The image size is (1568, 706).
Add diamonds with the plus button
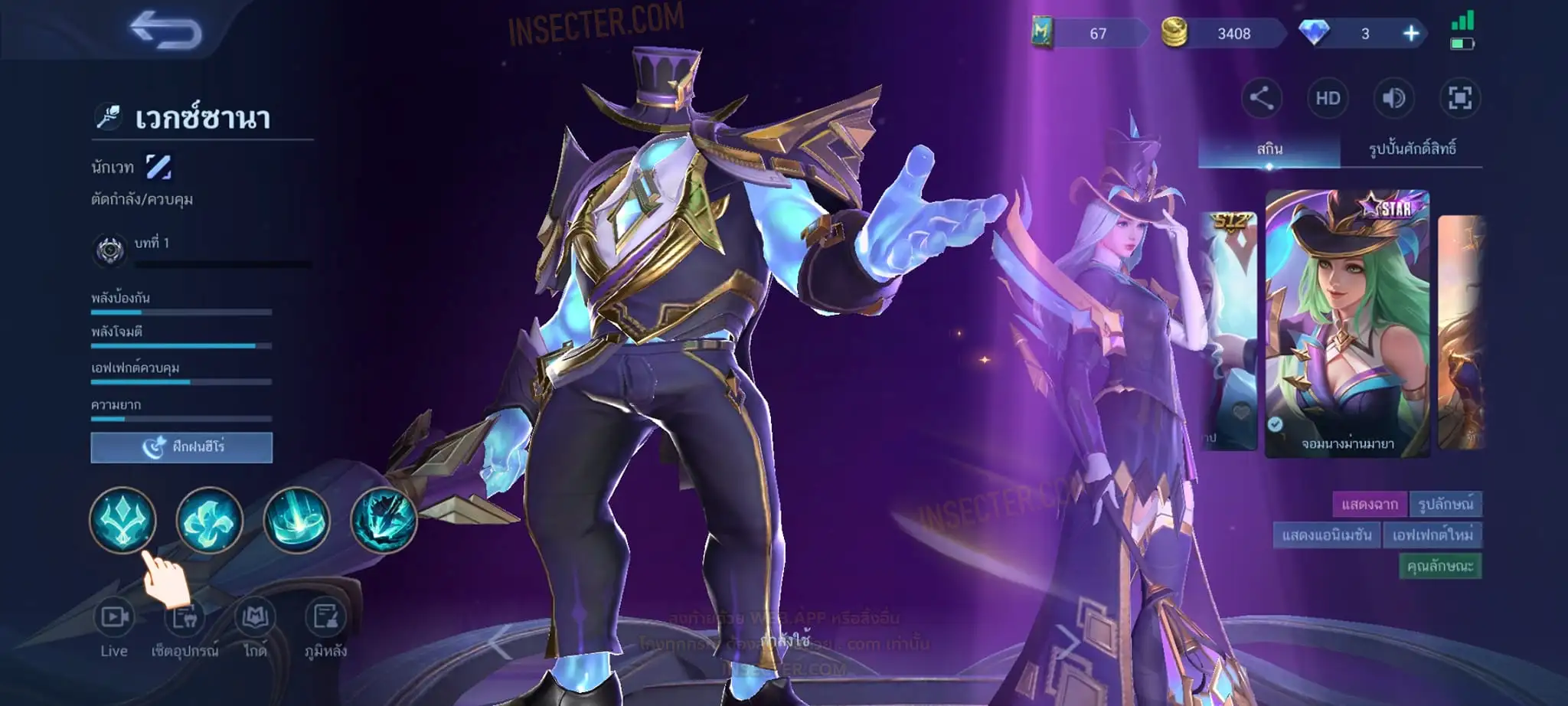pyautogui.click(x=1411, y=33)
